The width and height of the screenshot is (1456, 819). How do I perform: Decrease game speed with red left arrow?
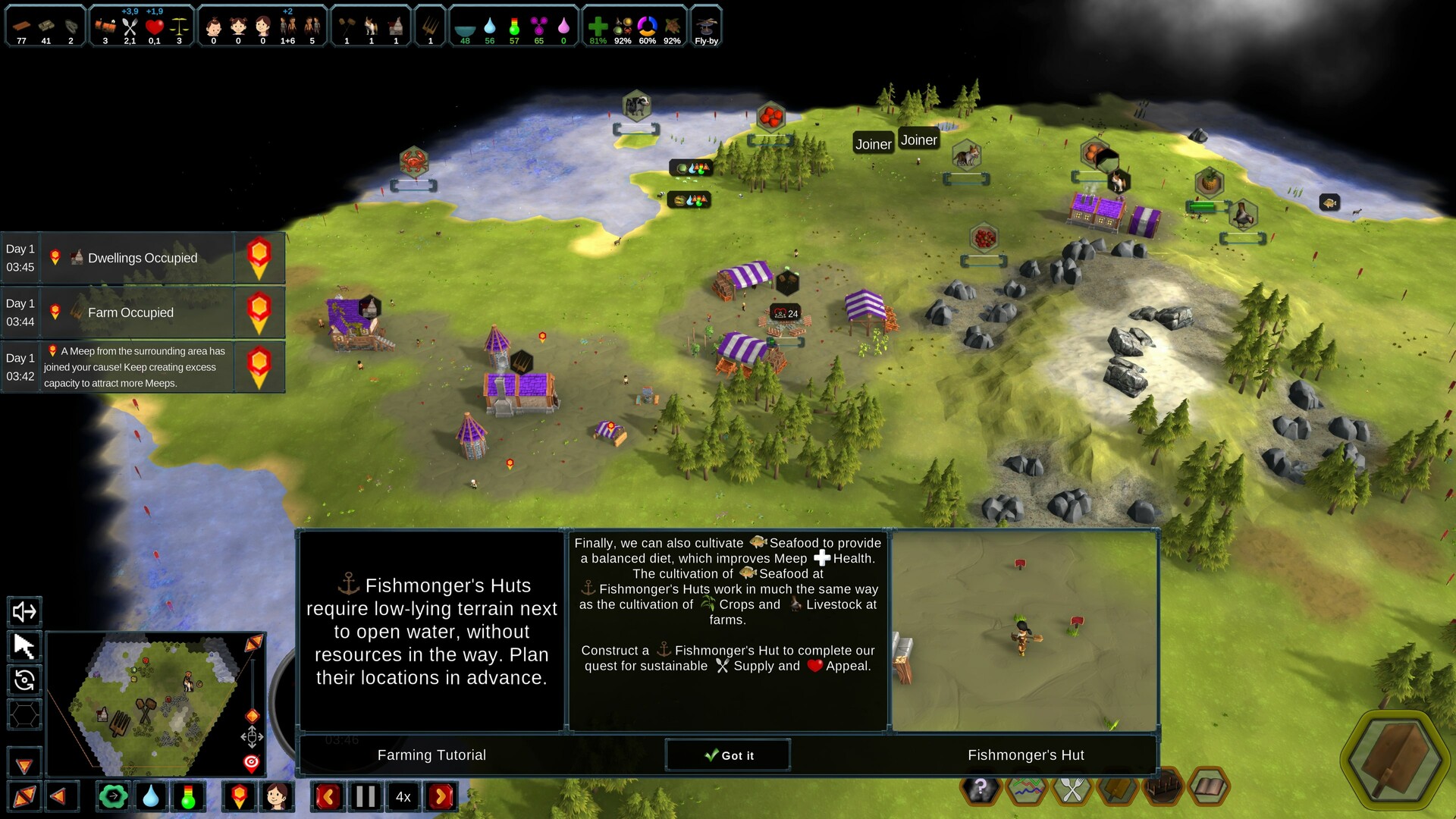click(x=328, y=796)
